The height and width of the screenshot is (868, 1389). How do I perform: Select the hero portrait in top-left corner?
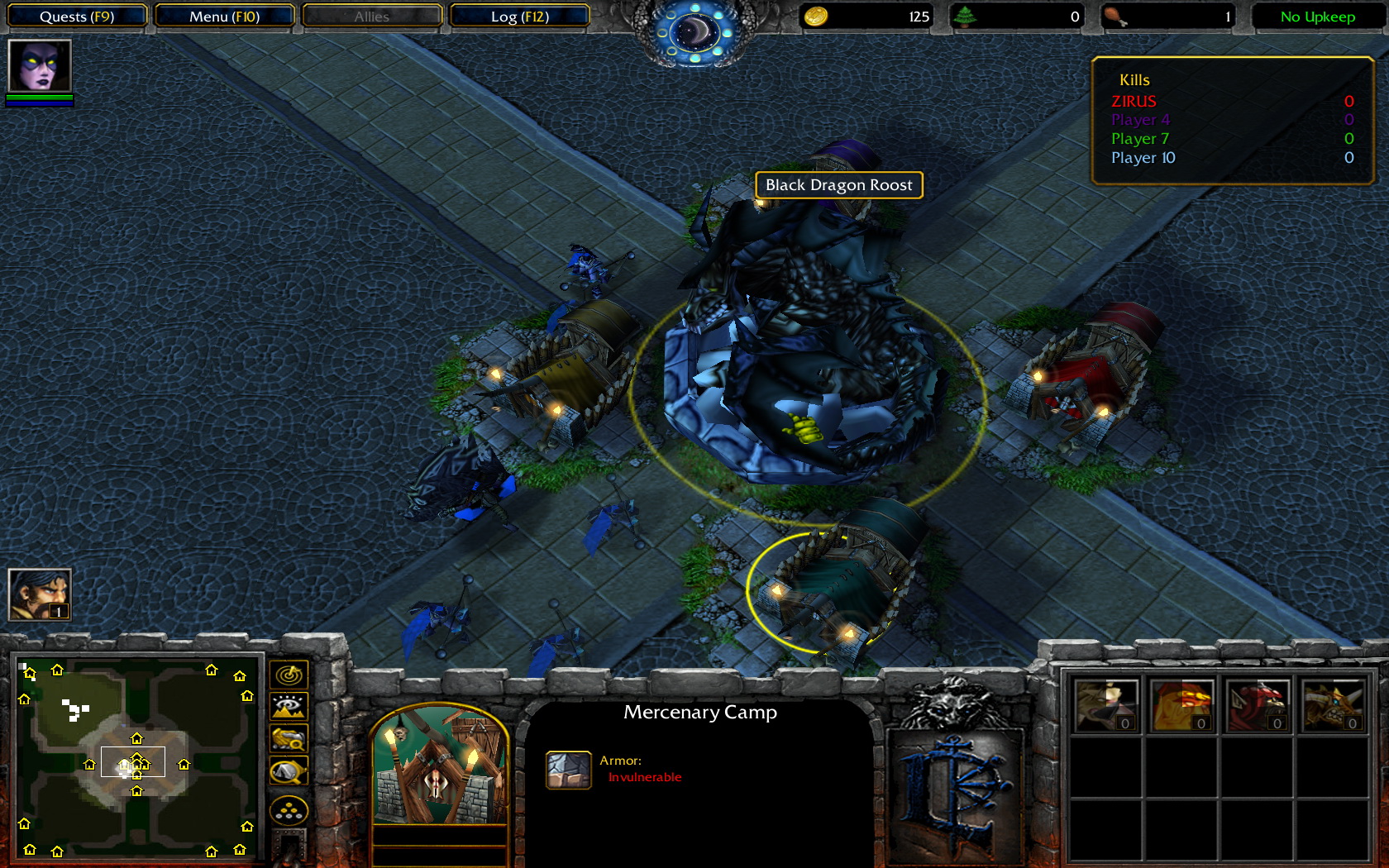(x=38, y=70)
